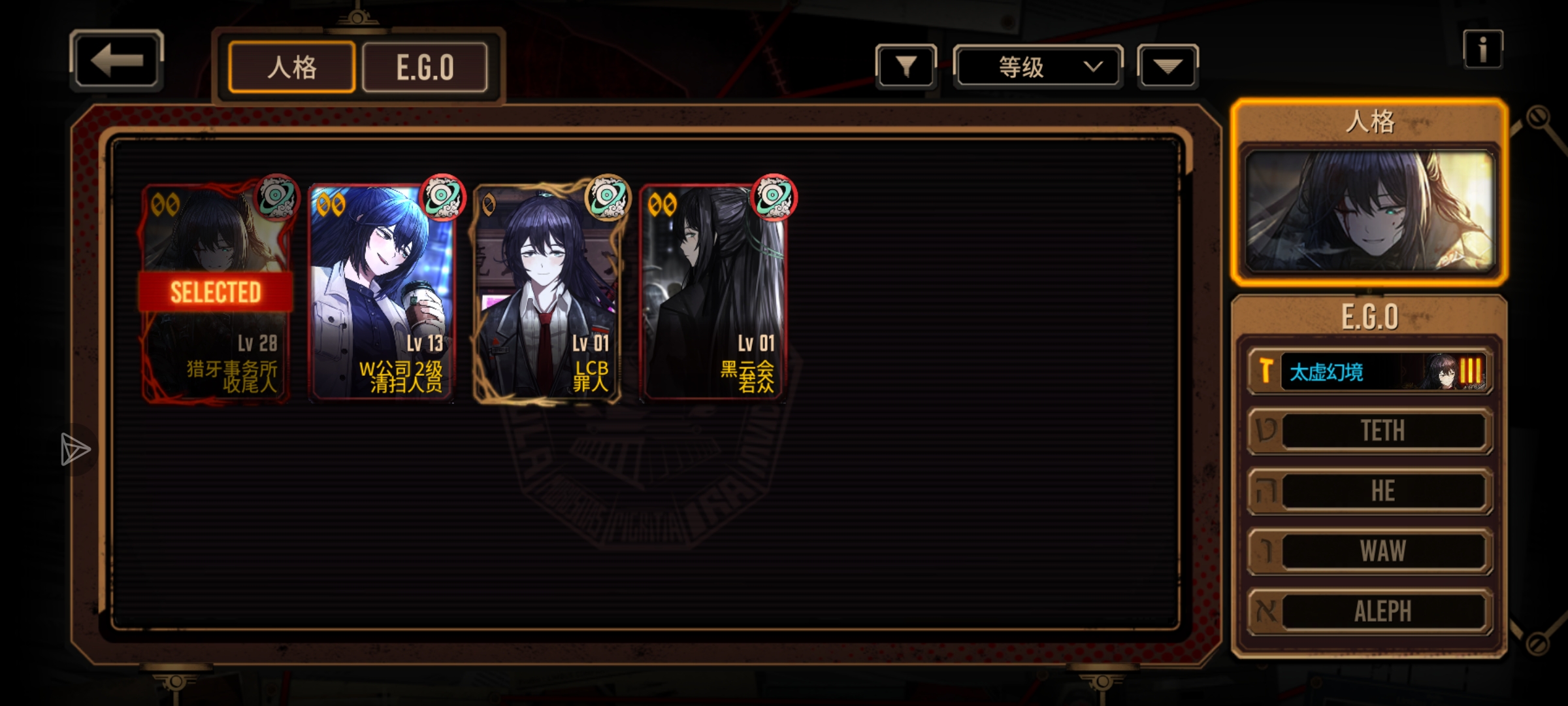This screenshot has width=1568, height=706.
Task: Select the 太虚幻境 ZAYIN E.G.O slot
Action: tap(1370, 372)
